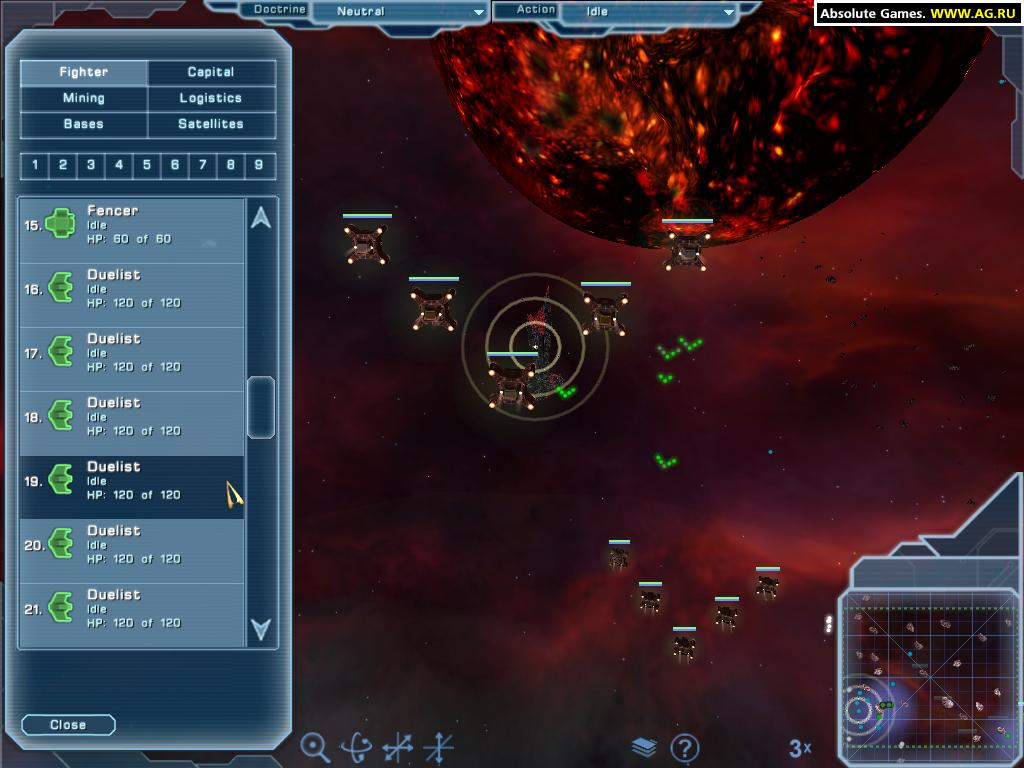This screenshot has width=1024, height=768.
Task: Click the list's scroll up arrow
Action: click(x=261, y=218)
